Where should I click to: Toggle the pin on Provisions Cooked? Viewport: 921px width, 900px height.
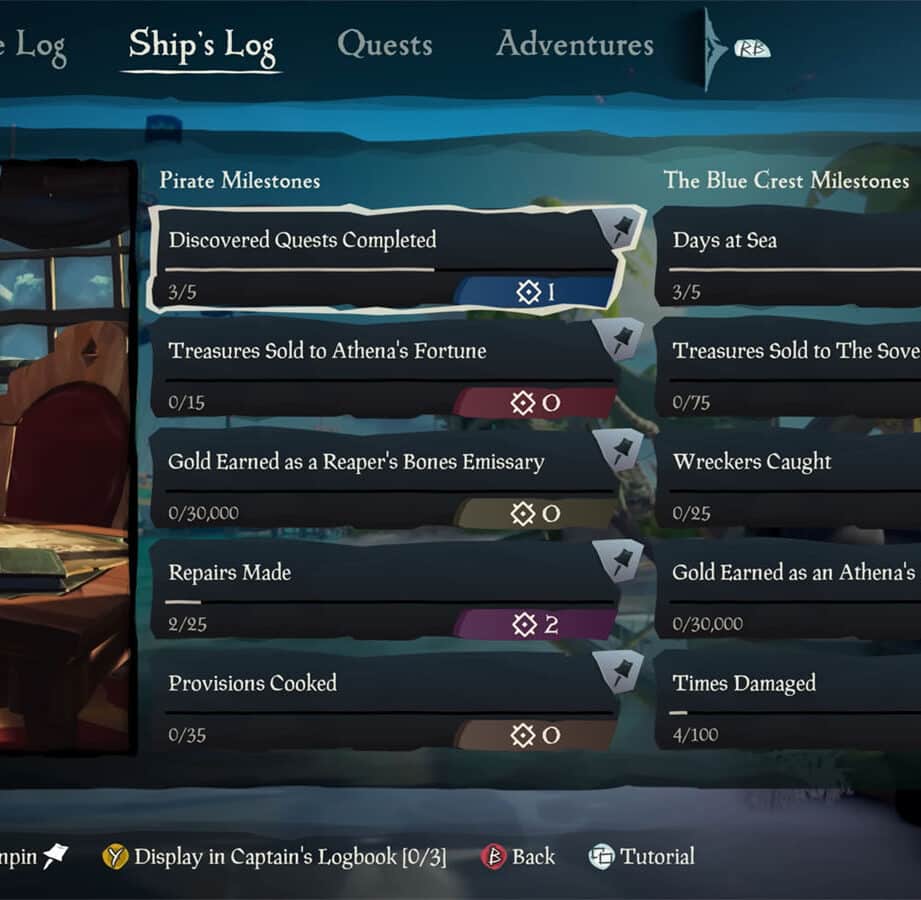pos(620,673)
